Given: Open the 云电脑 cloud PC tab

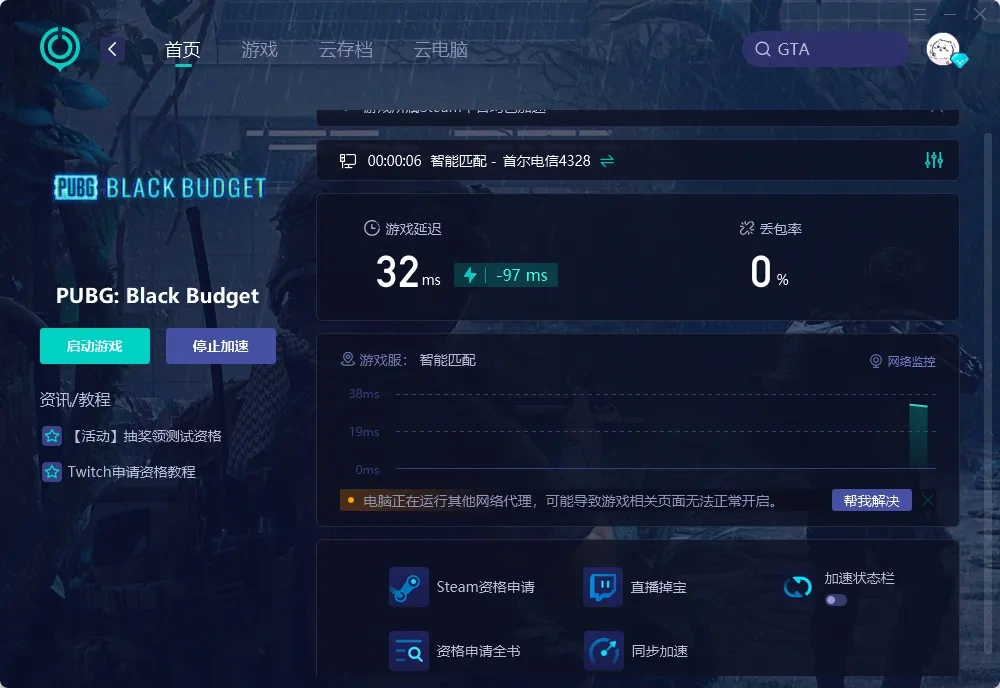Looking at the screenshot, I should point(440,50).
